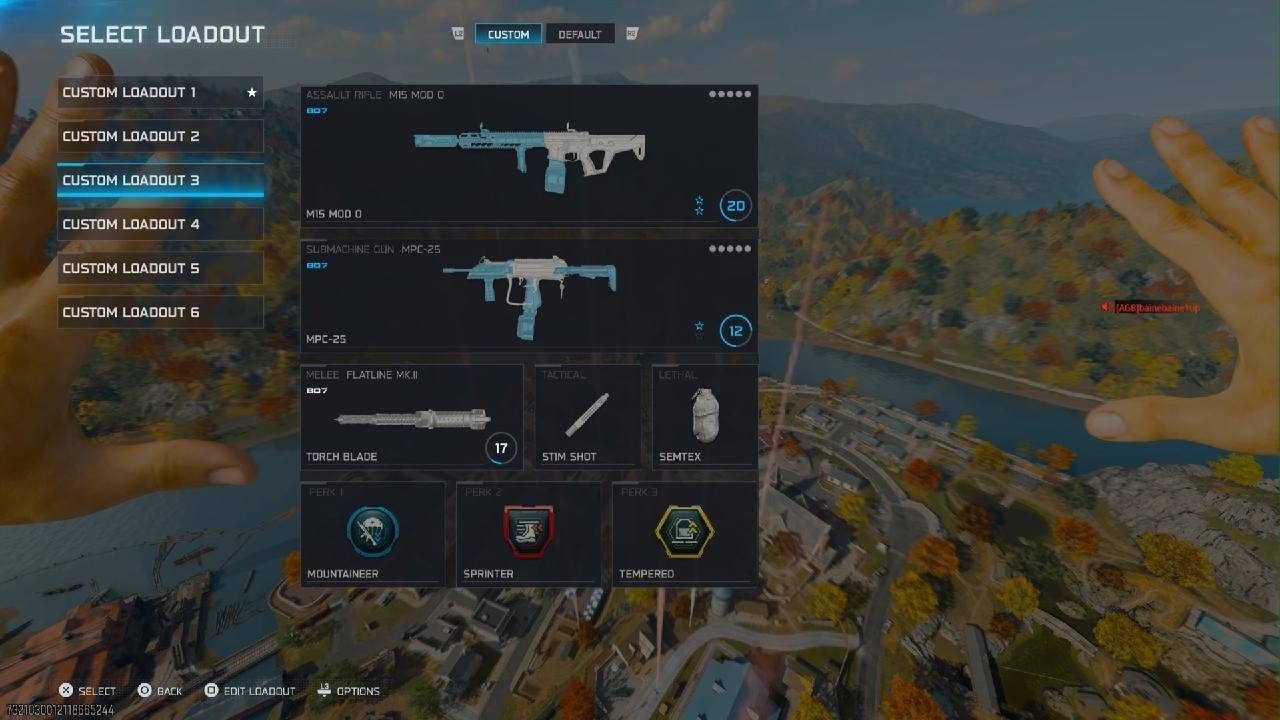Choose Custom Loadout 6
The height and width of the screenshot is (720, 1280).
[x=160, y=313]
